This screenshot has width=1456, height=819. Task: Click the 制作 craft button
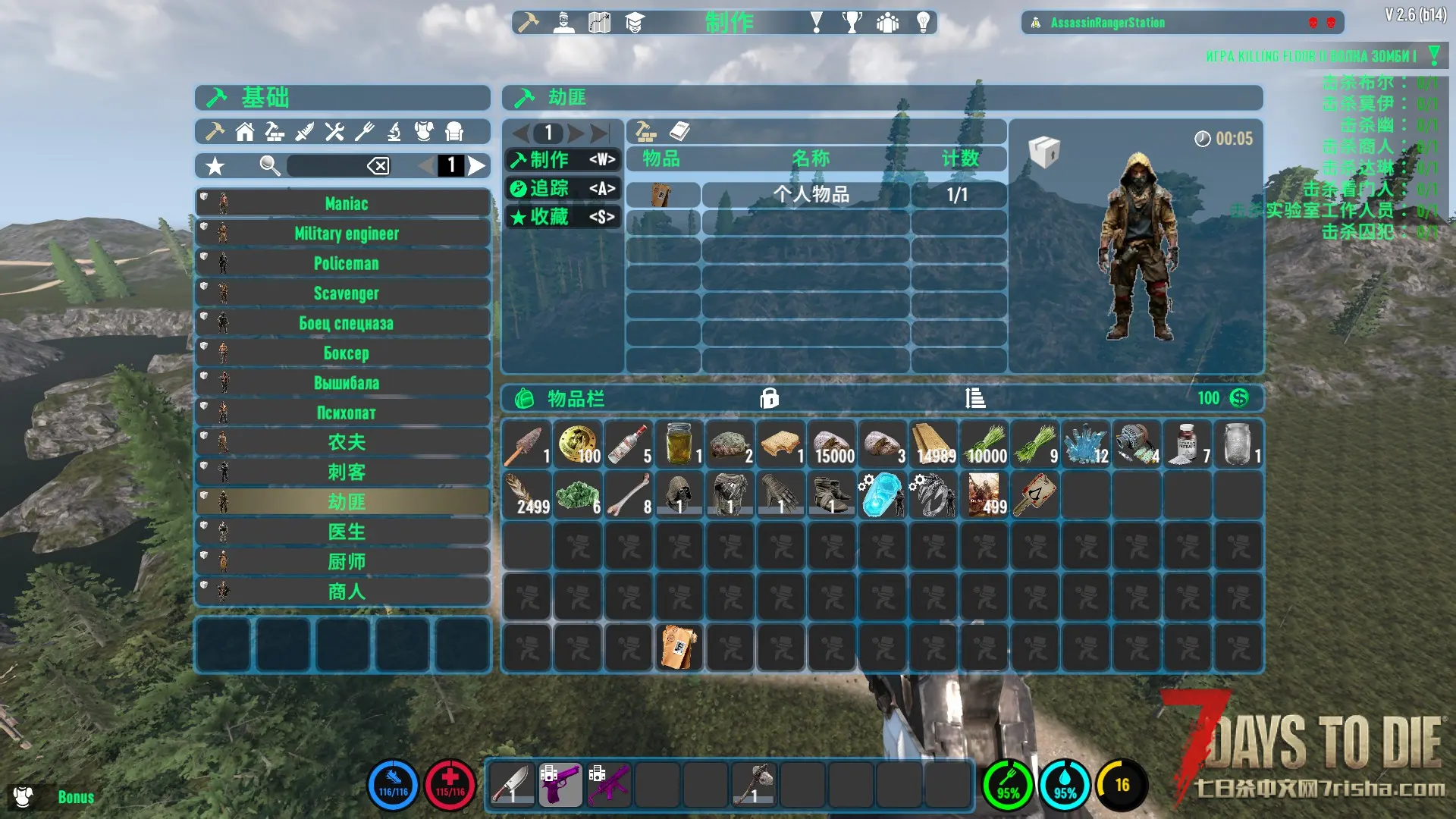pos(562,159)
